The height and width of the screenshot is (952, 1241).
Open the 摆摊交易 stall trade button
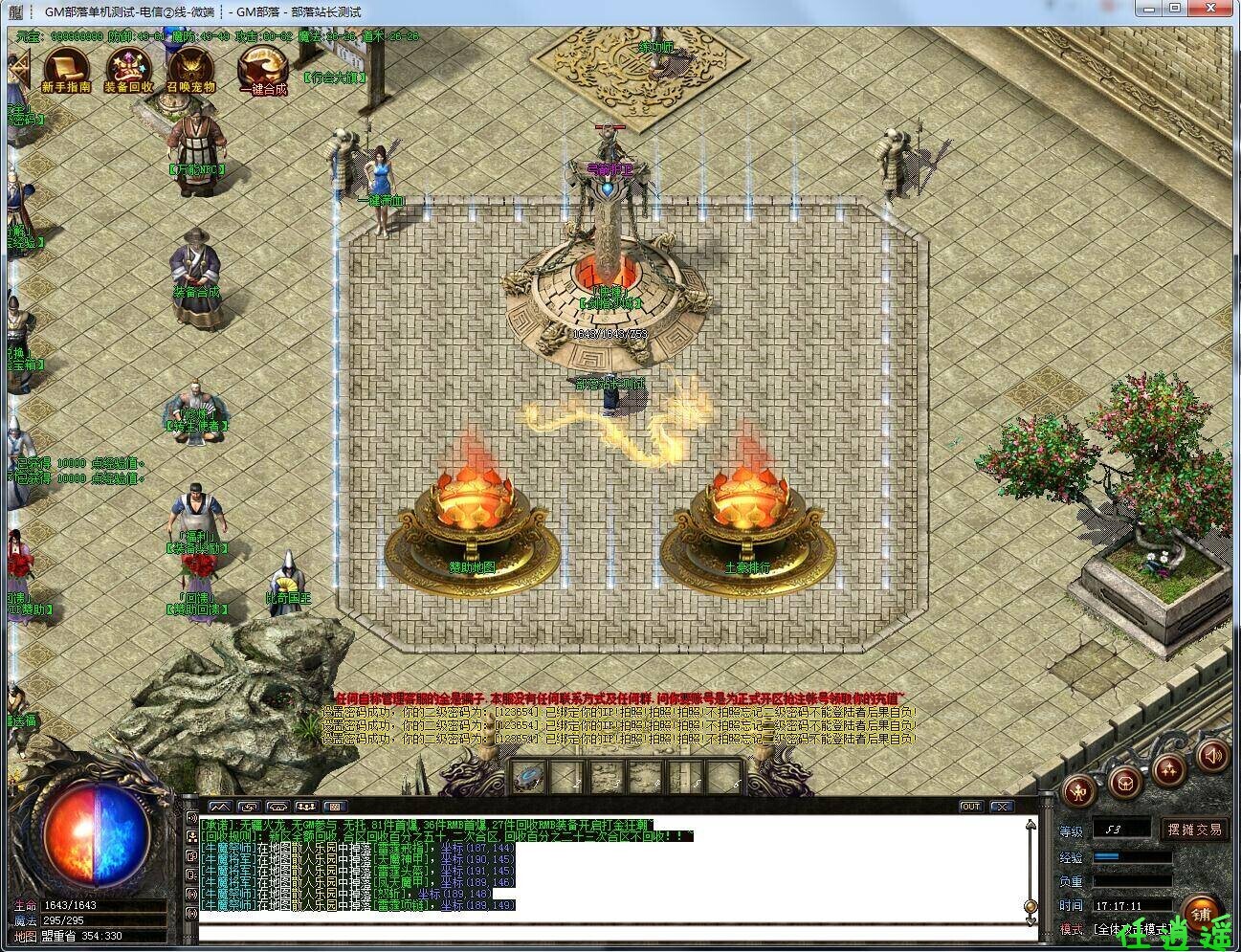1194,830
